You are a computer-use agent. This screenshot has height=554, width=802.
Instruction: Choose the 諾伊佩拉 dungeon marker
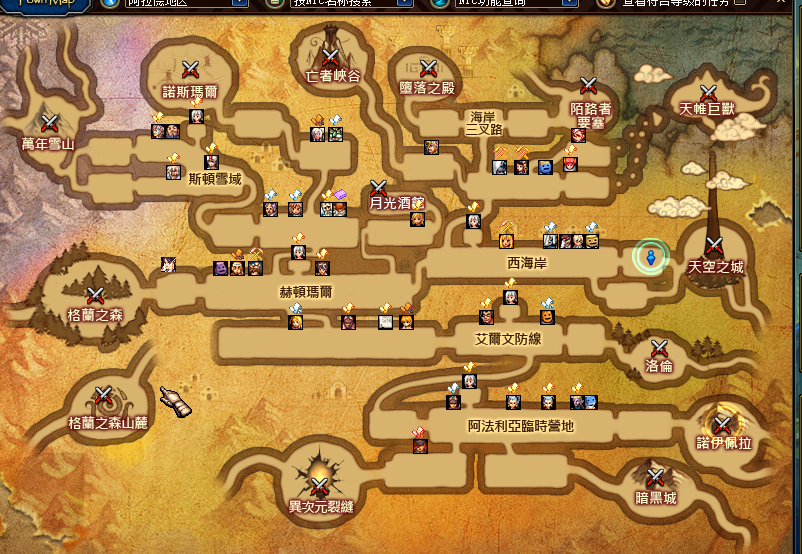(x=722, y=426)
